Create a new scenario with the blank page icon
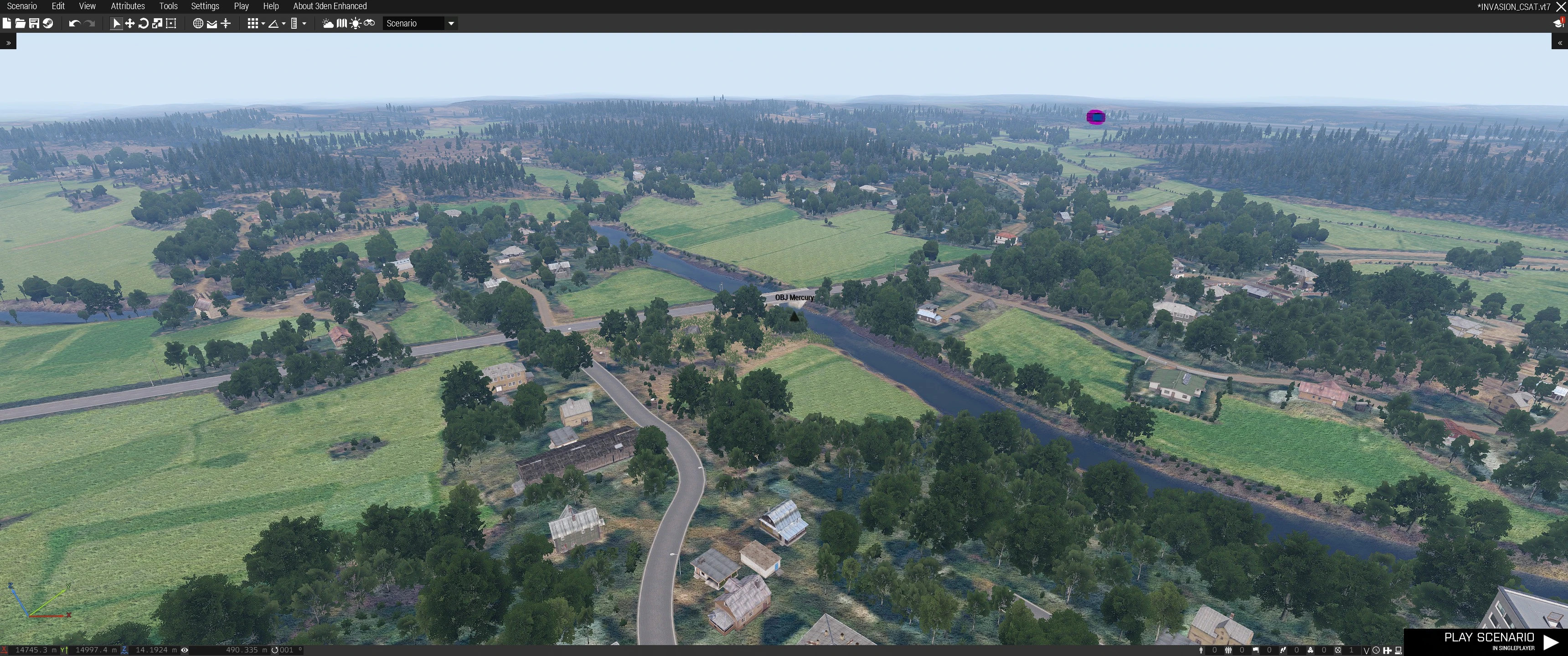 click(7, 23)
